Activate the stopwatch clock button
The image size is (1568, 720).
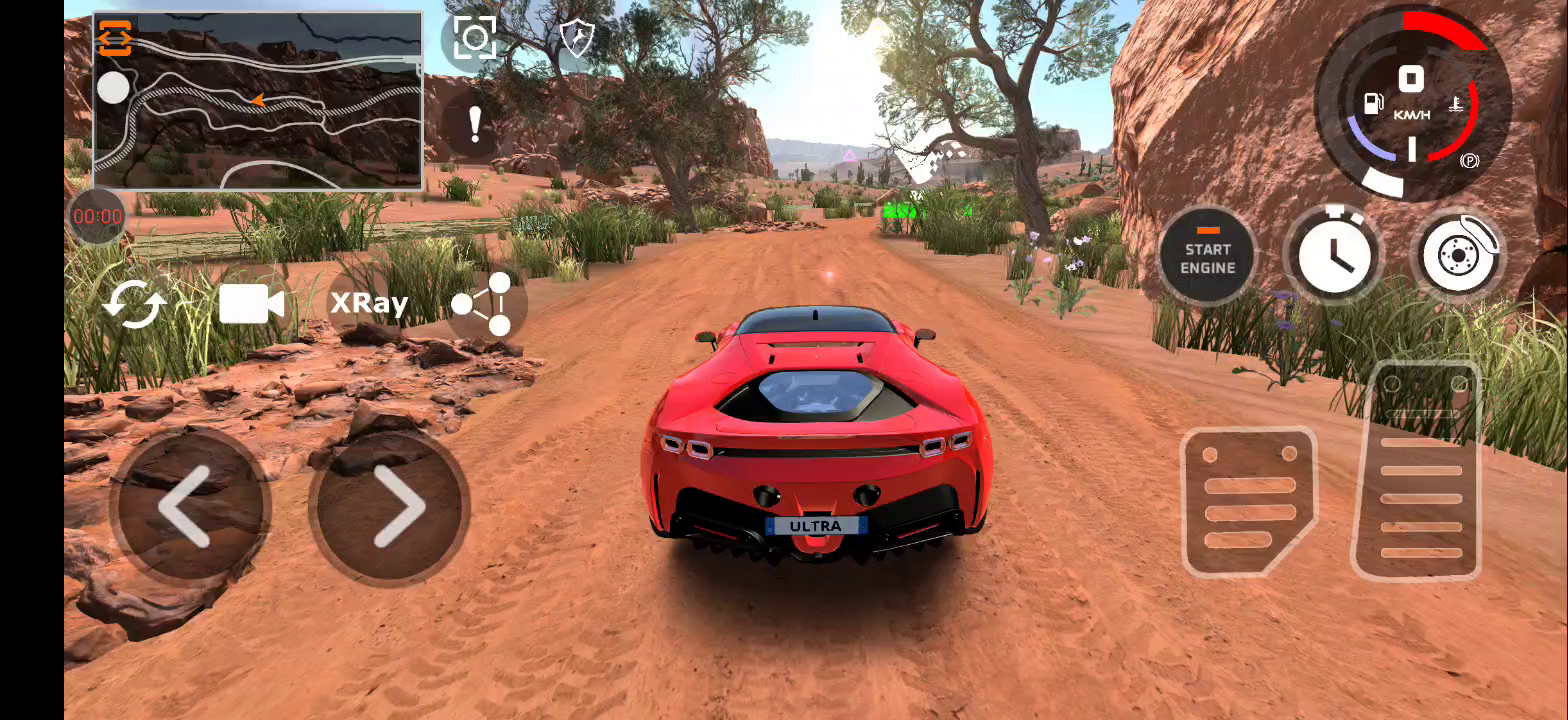pyautogui.click(x=1333, y=255)
